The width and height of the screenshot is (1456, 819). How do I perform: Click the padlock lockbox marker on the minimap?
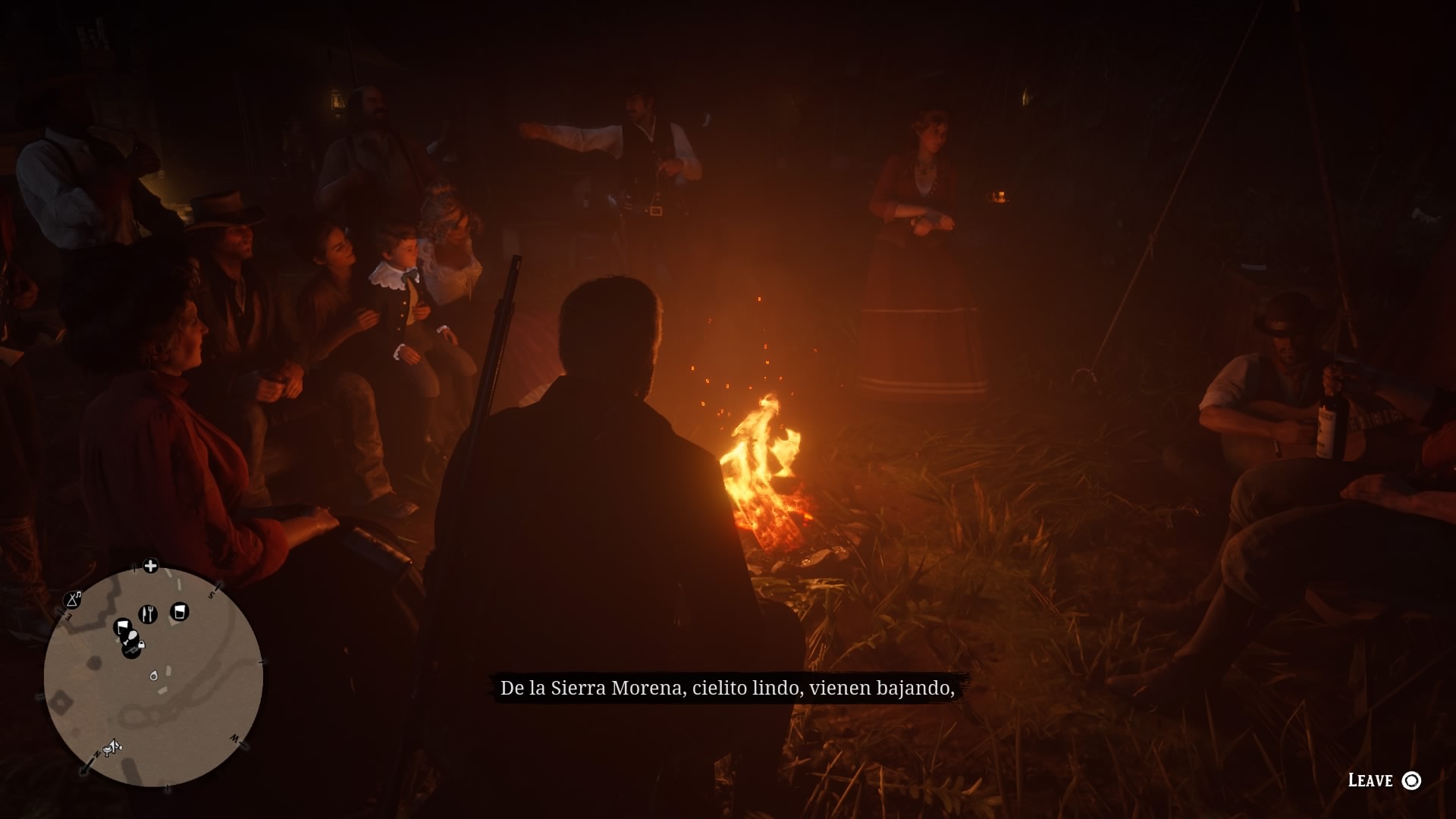pyautogui.click(x=141, y=645)
